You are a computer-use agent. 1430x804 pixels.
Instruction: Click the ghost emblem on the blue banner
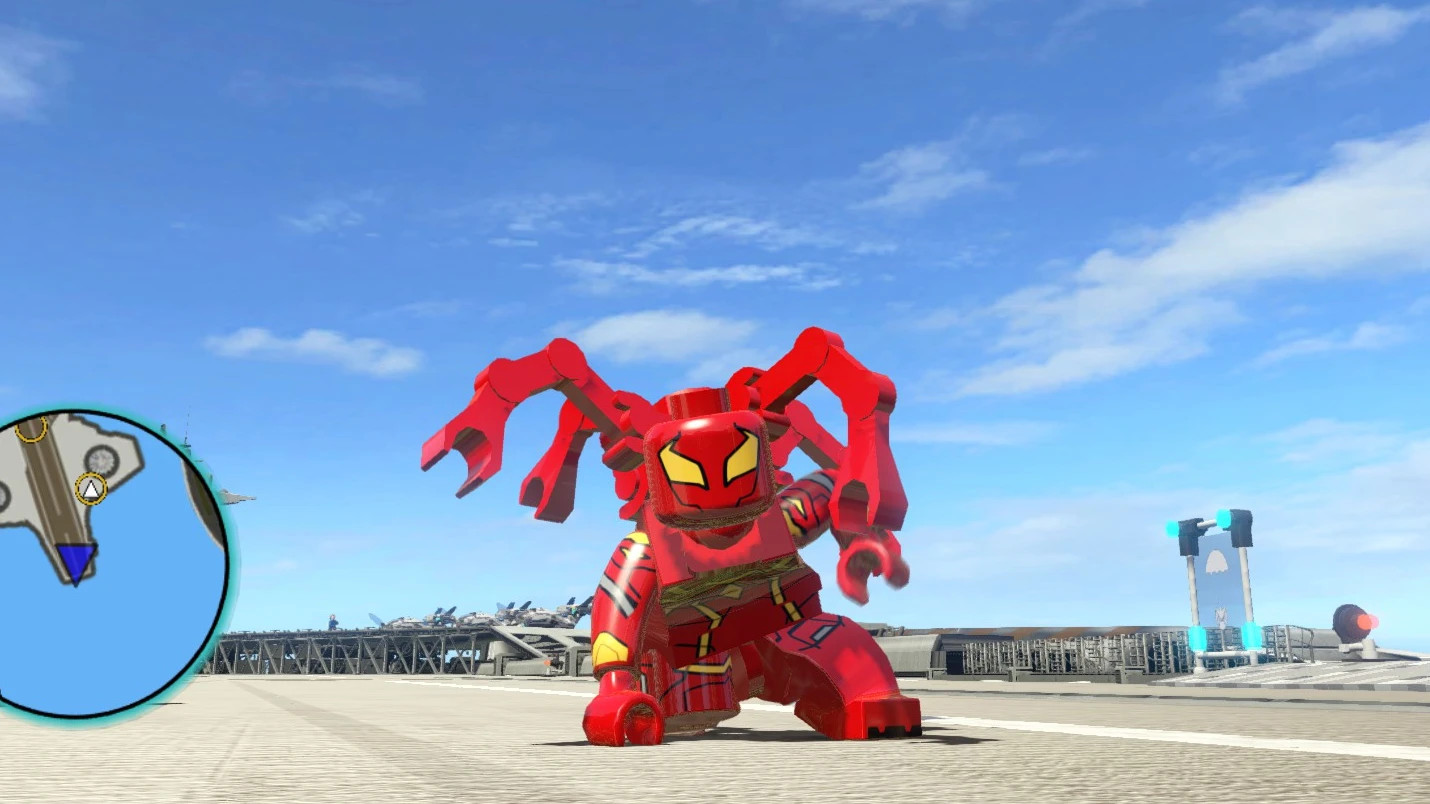1217,563
